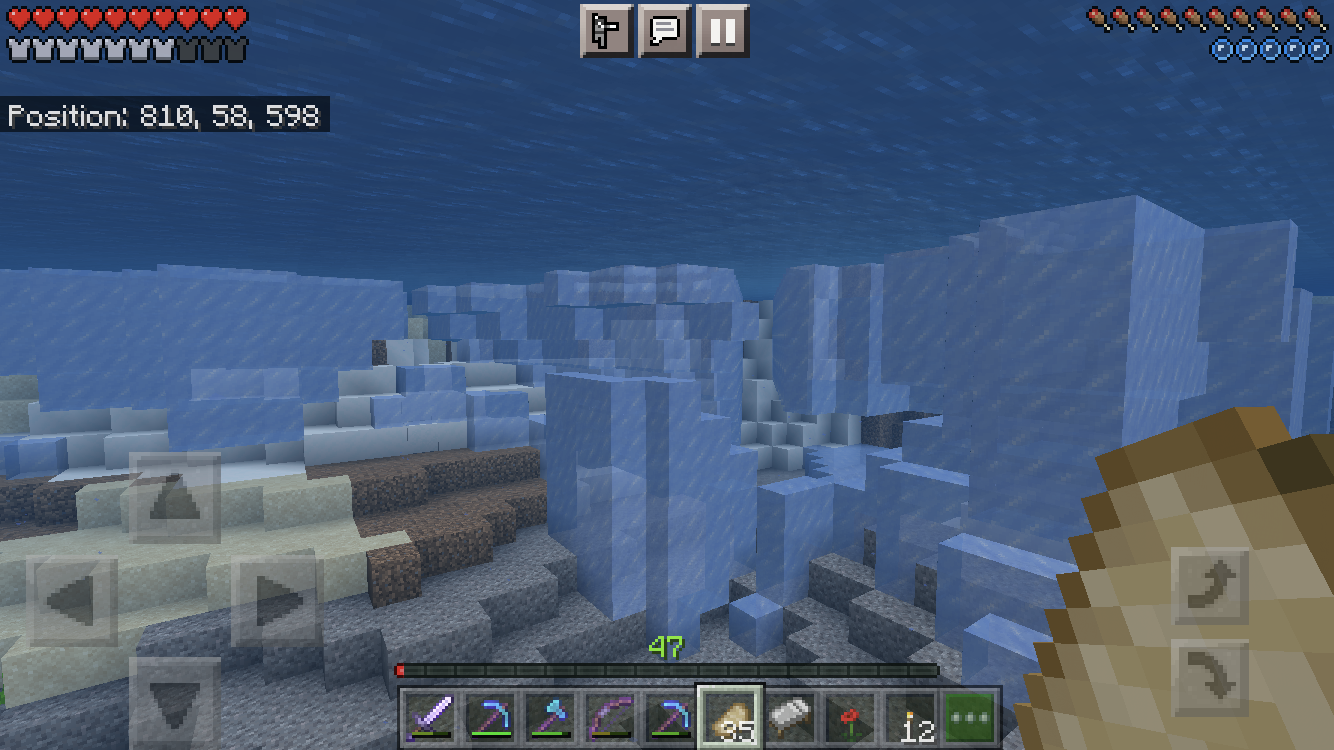Select the enchanted sword hotbar slot
Image resolution: width=1334 pixels, height=750 pixels.
pyautogui.click(x=431, y=717)
